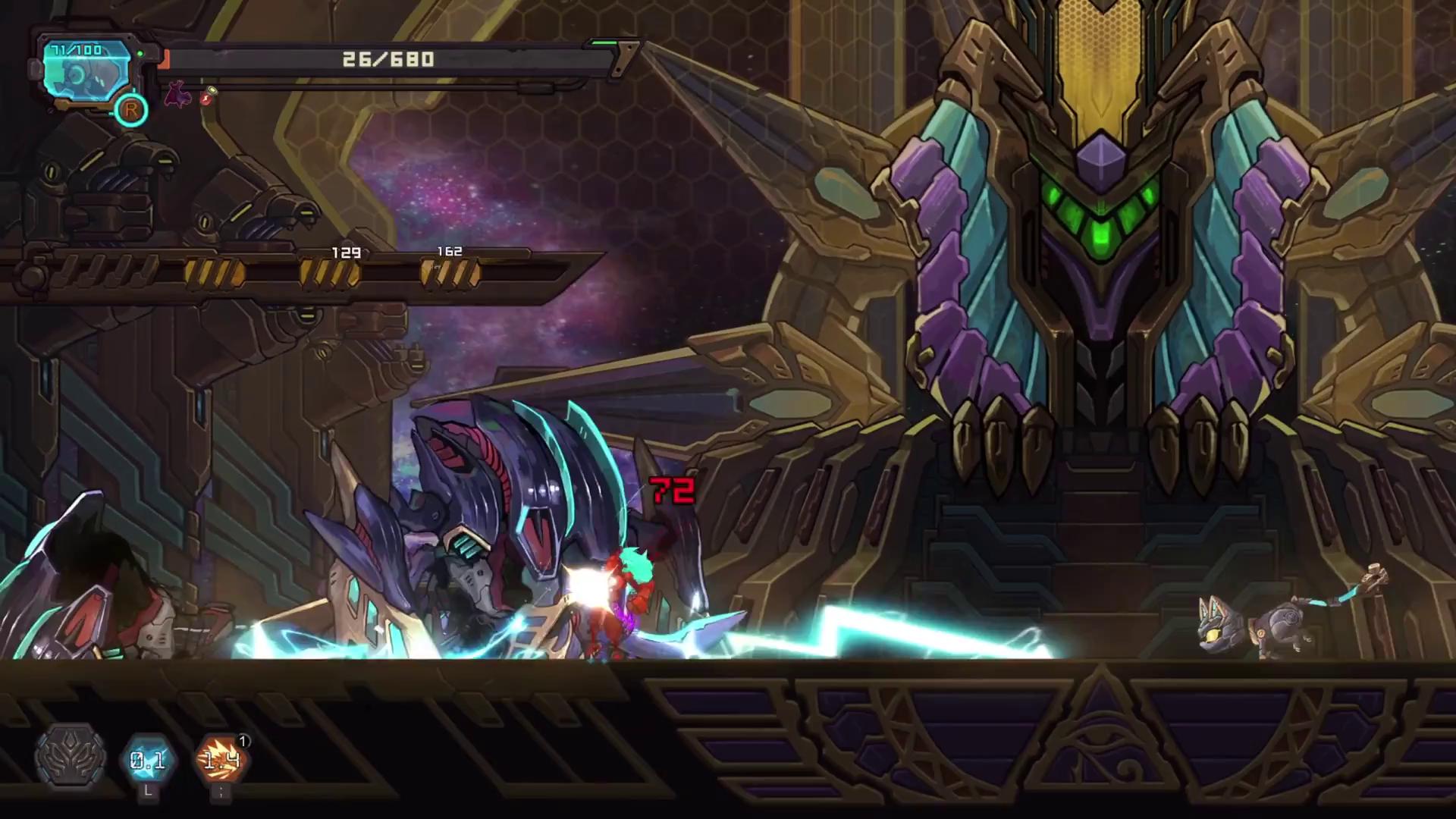Select the gray crest emblem skill slot
The width and height of the screenshot is (1456, 819).
[x=71, y=758]
